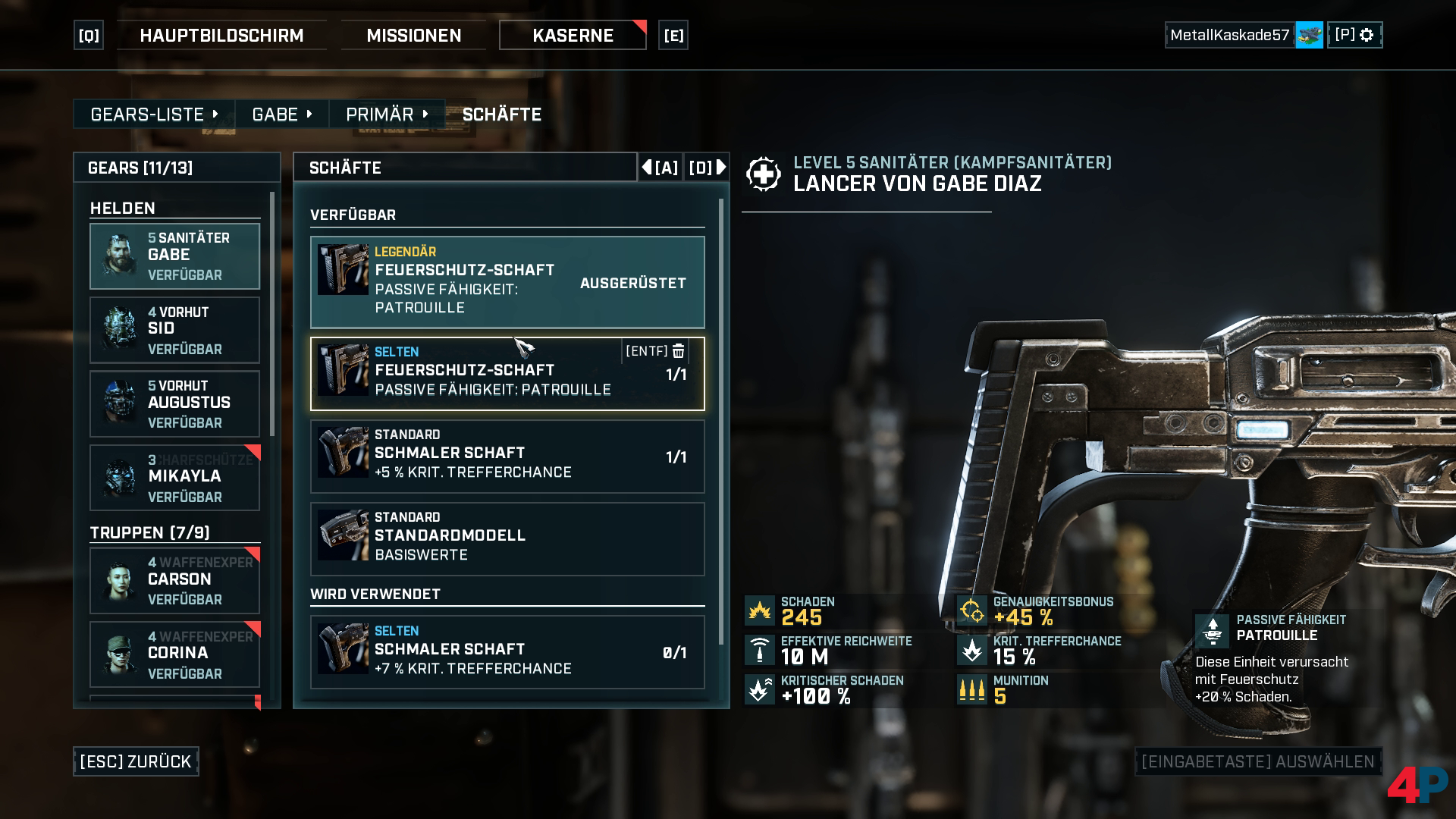Delete the rare stock via trash icon
Image resolution: width=1456 pixels, height=819 pixels.
pyautogui.click(x=679, y=351)
